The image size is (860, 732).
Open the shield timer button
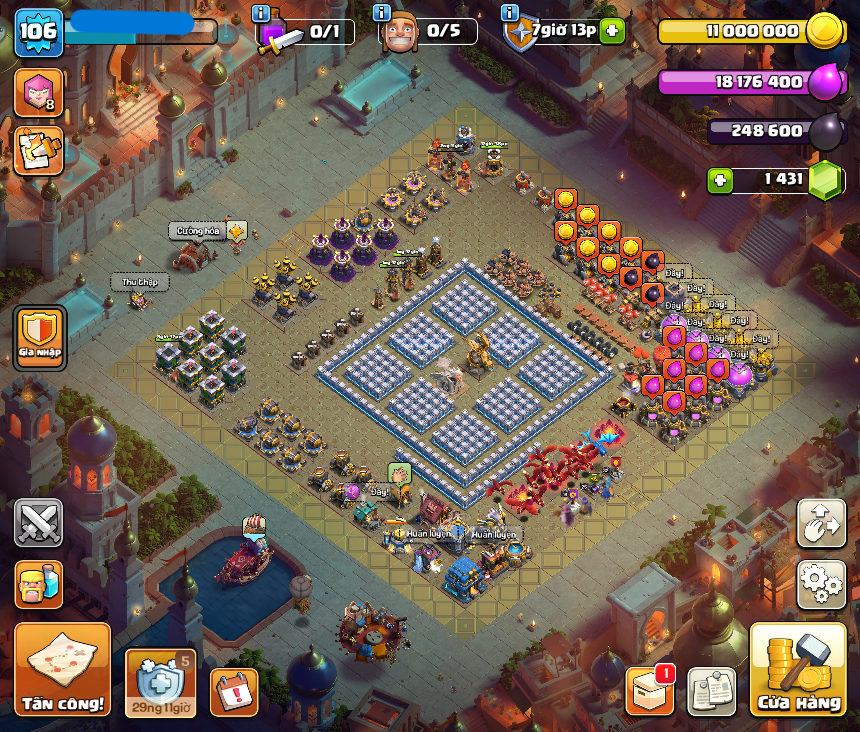(x=160, y=683)
